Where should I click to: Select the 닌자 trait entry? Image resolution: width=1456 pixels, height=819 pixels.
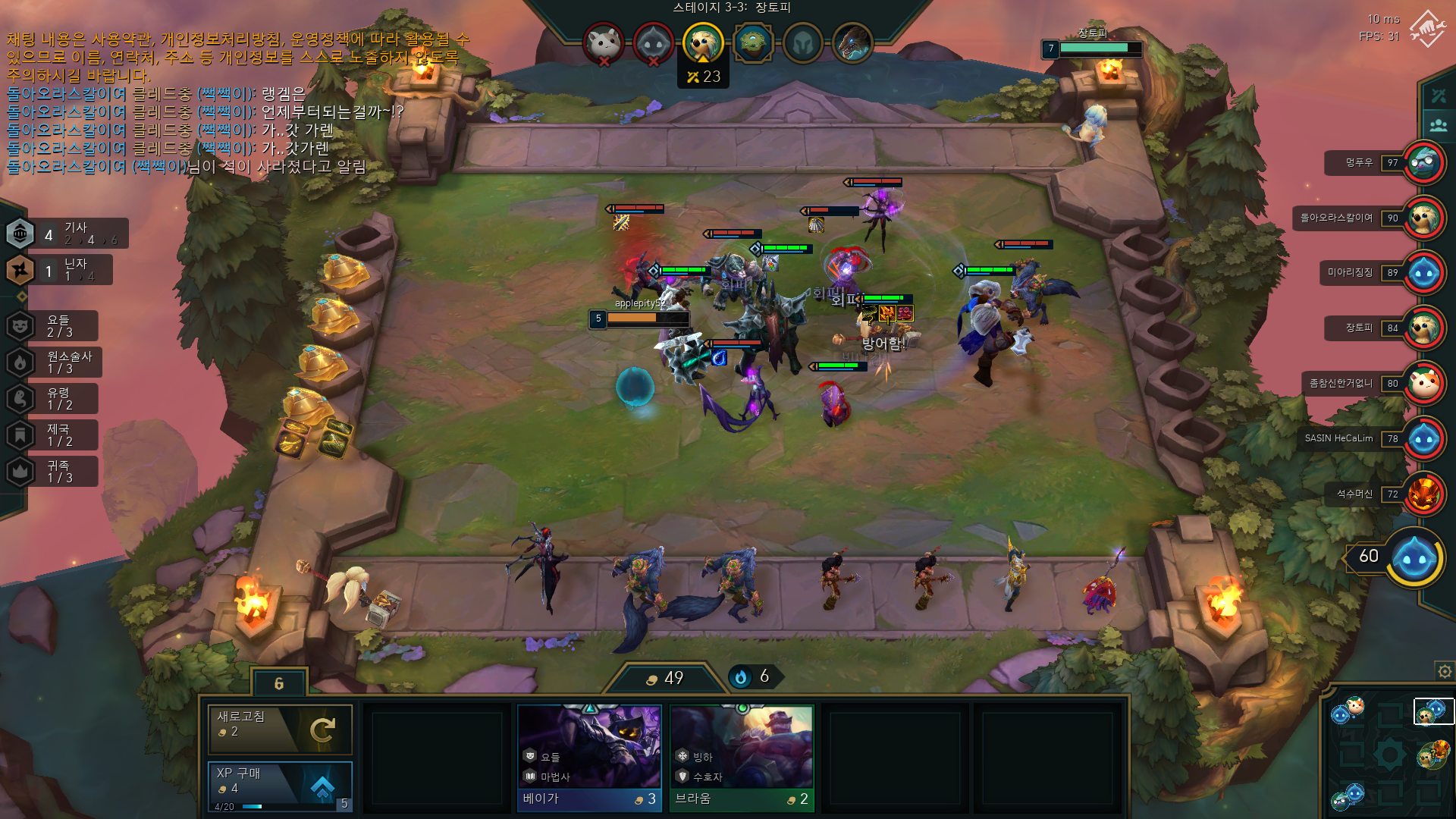pos(59,270)
